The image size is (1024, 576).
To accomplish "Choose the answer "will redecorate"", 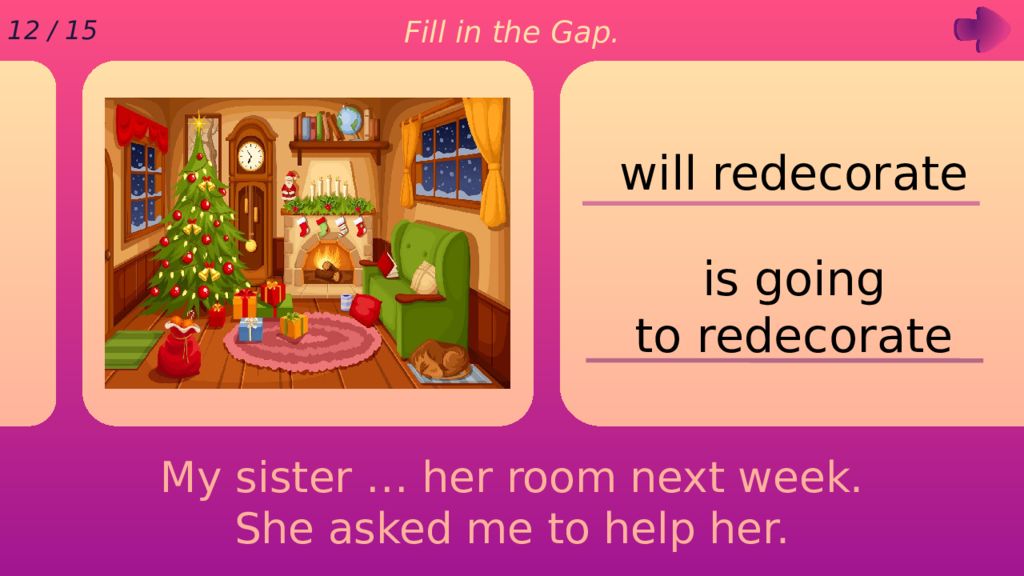I will tap(793, 175).
